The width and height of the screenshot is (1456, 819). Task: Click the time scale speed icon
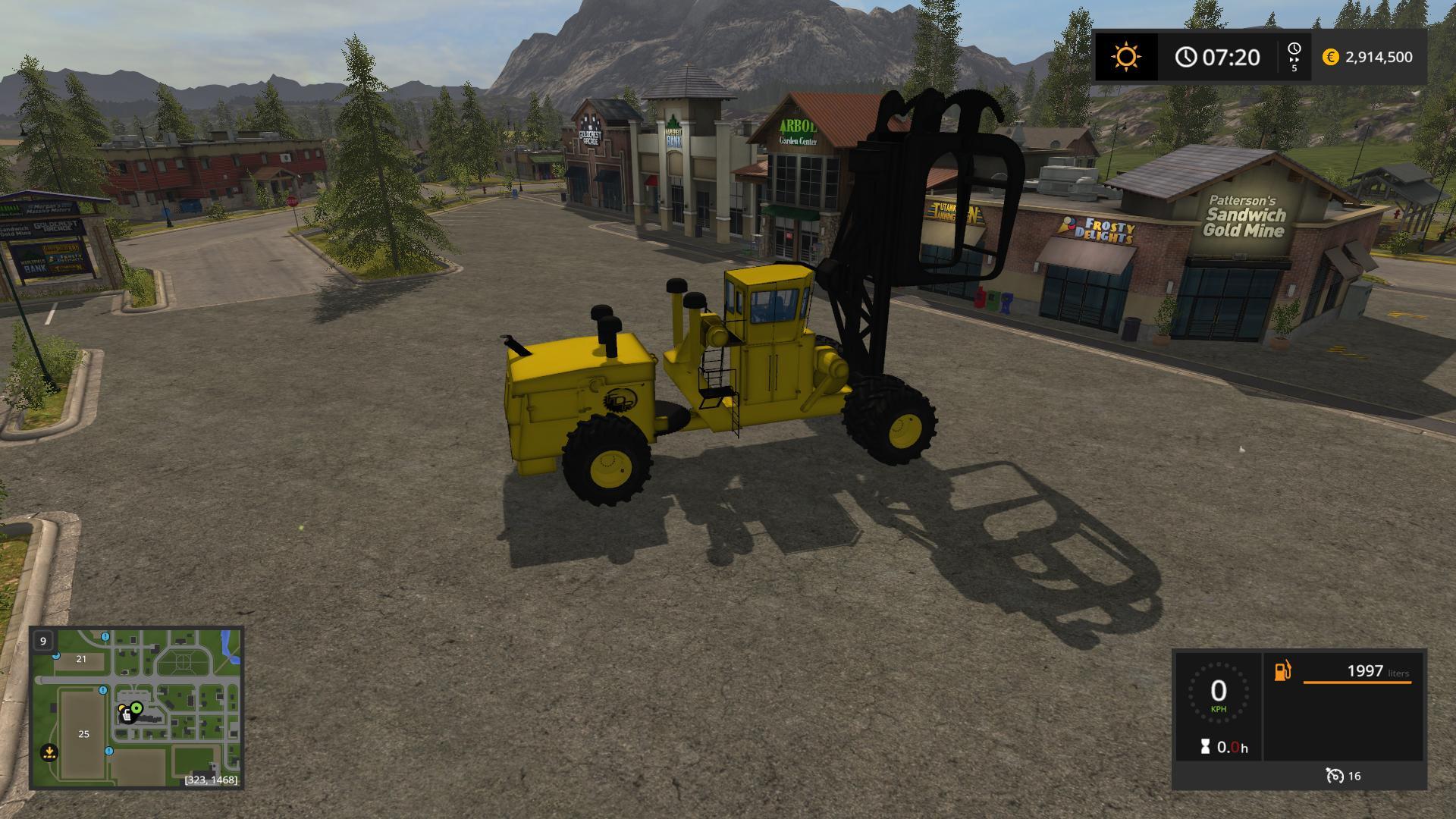pyautogui.click(x=1294, y=57)
